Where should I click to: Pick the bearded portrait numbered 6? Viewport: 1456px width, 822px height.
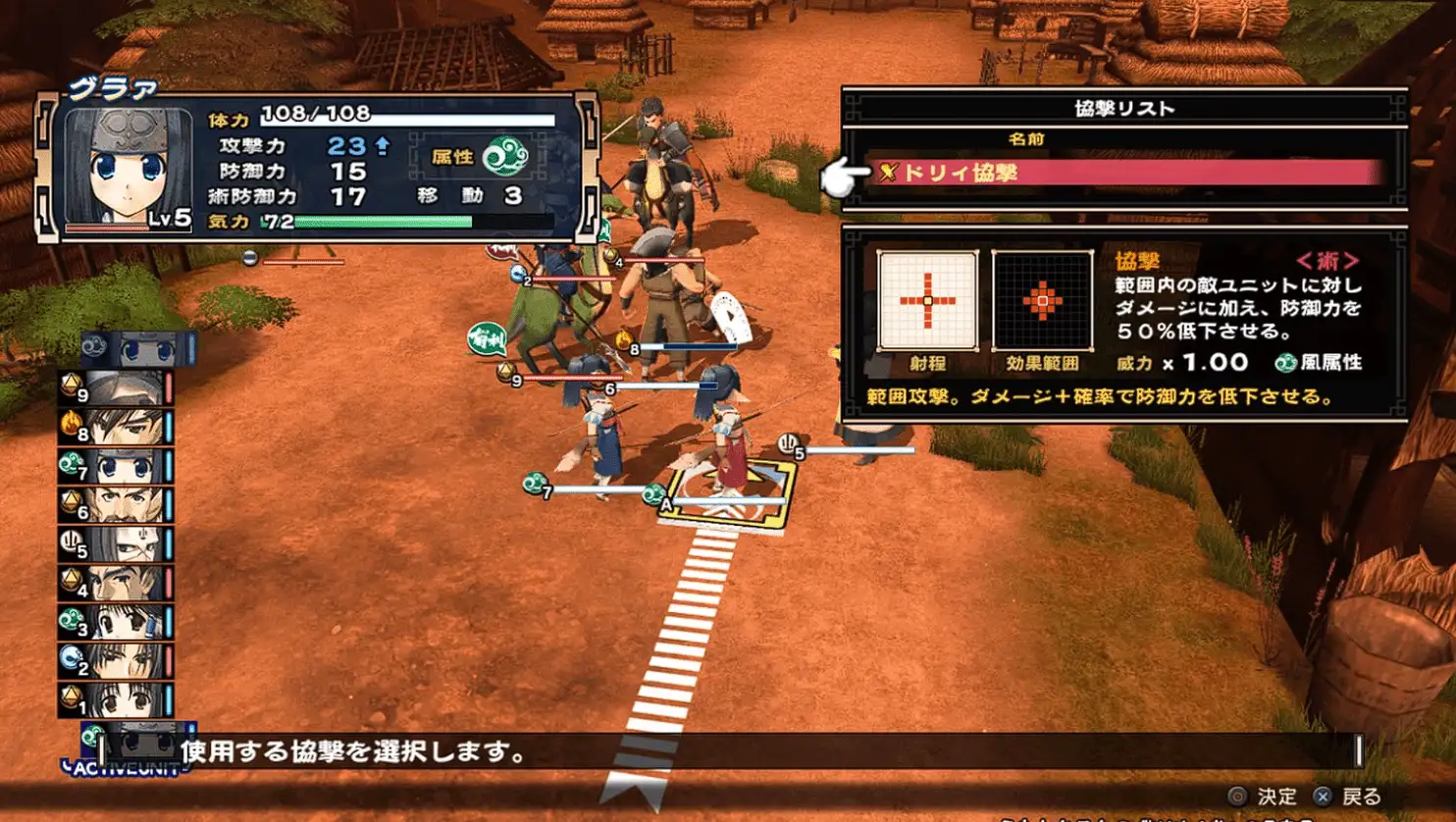(120, 505)
